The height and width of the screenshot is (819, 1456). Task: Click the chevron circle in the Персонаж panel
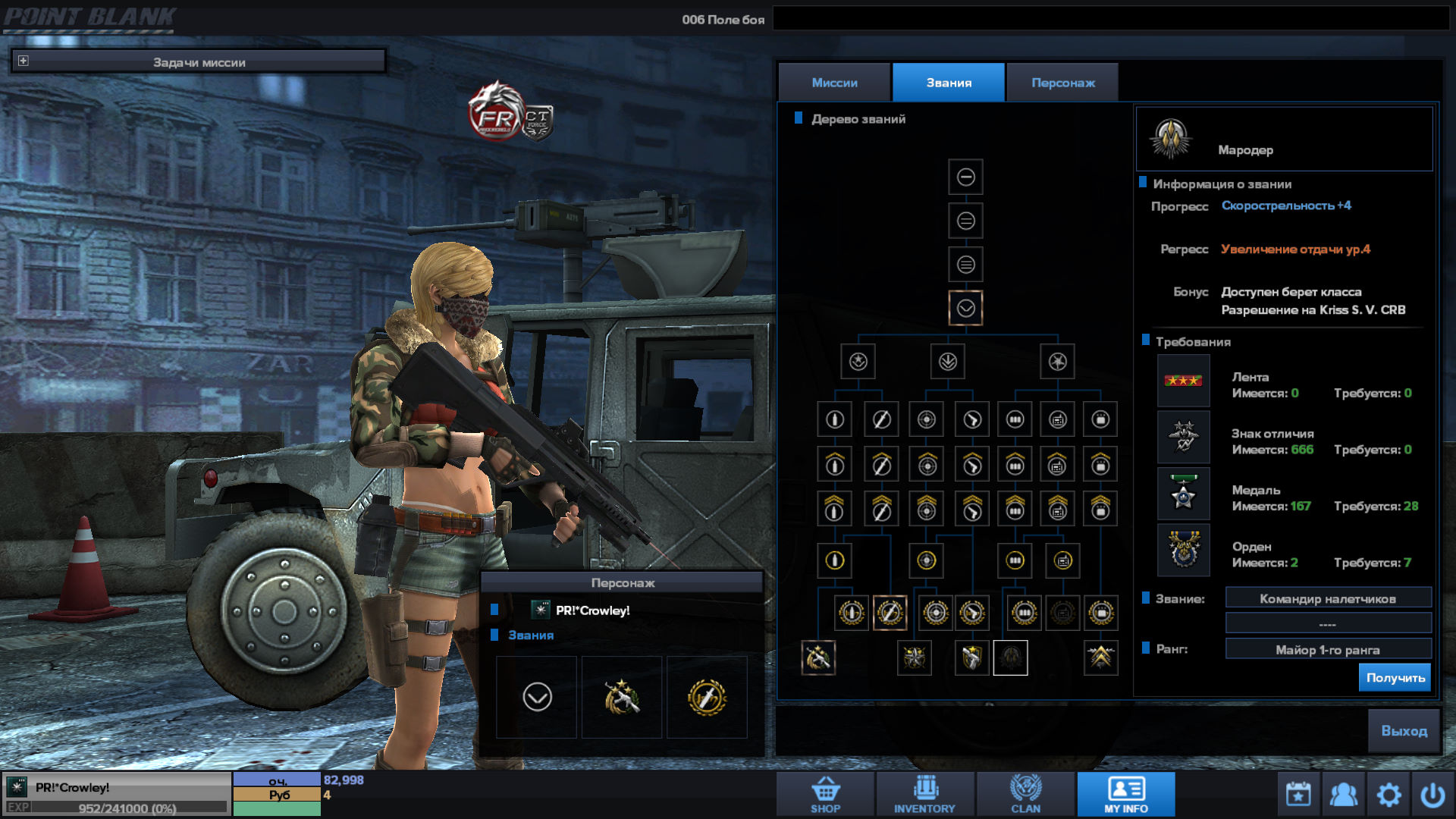tap(537, 697)
